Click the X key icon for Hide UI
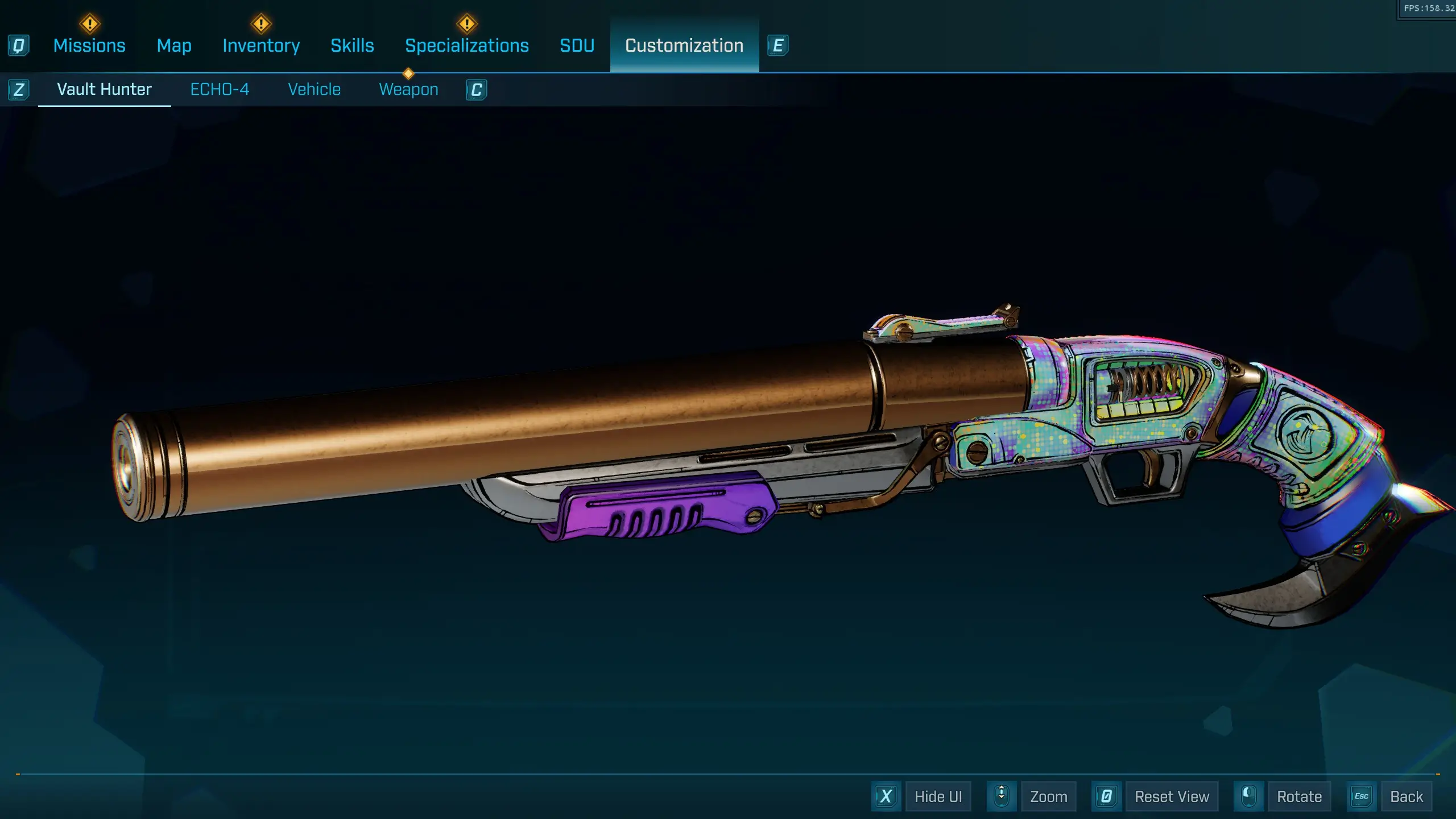This screenshot has height=819, width=1456. (886, 796)
